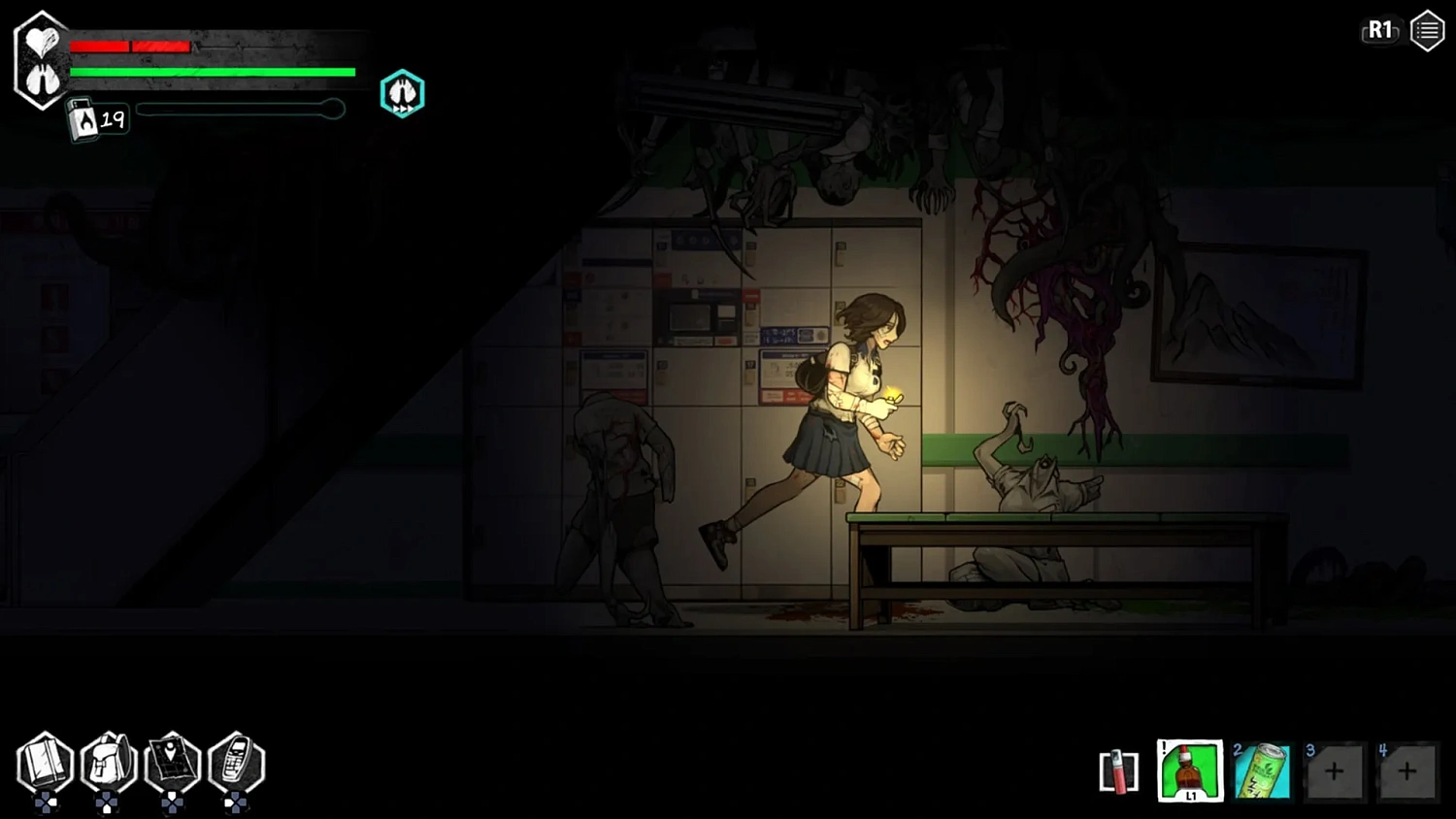Select the energy drink in slot 2

(1263, 770)
